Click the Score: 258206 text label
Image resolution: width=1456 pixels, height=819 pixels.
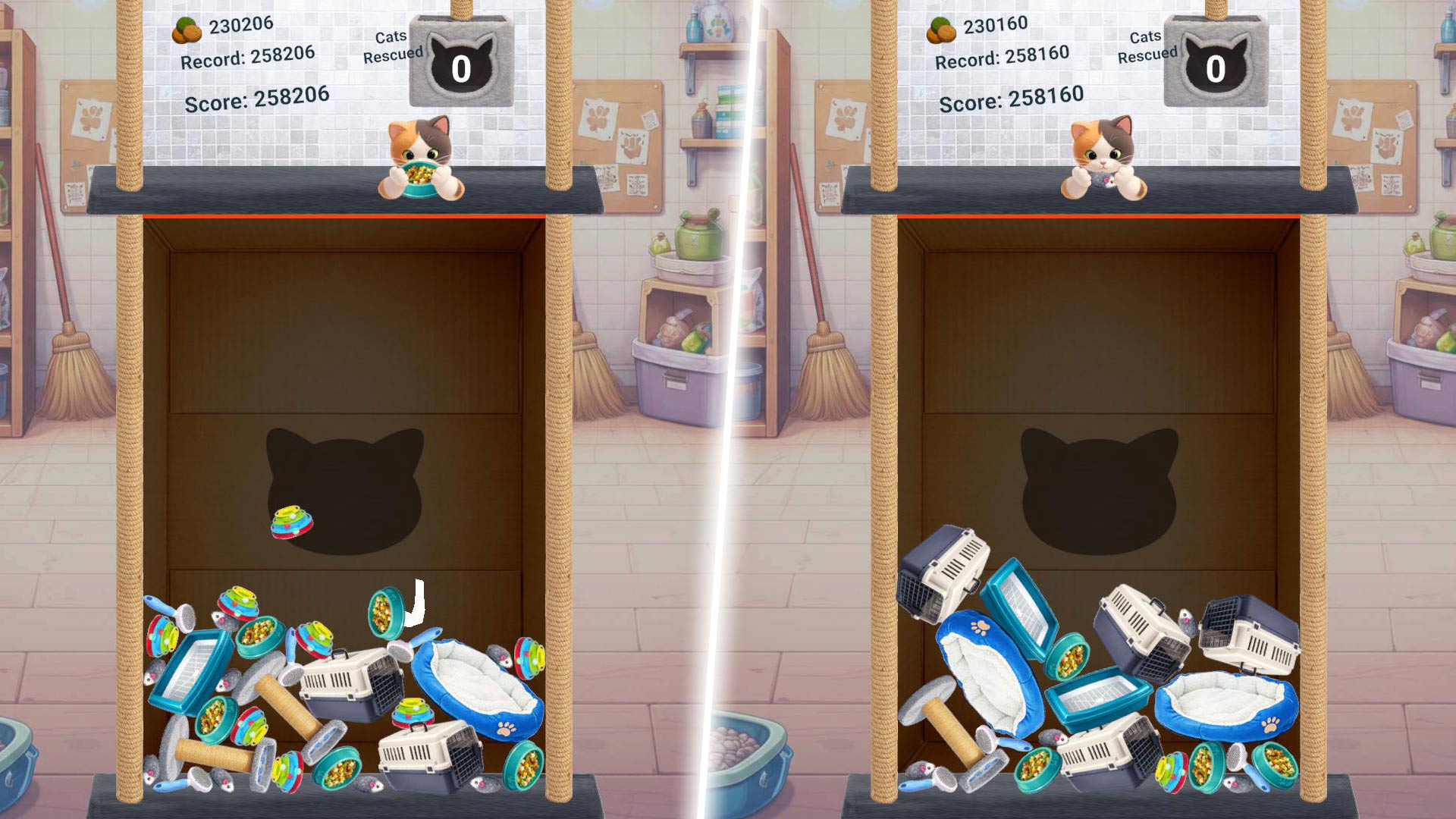point(256,97)
